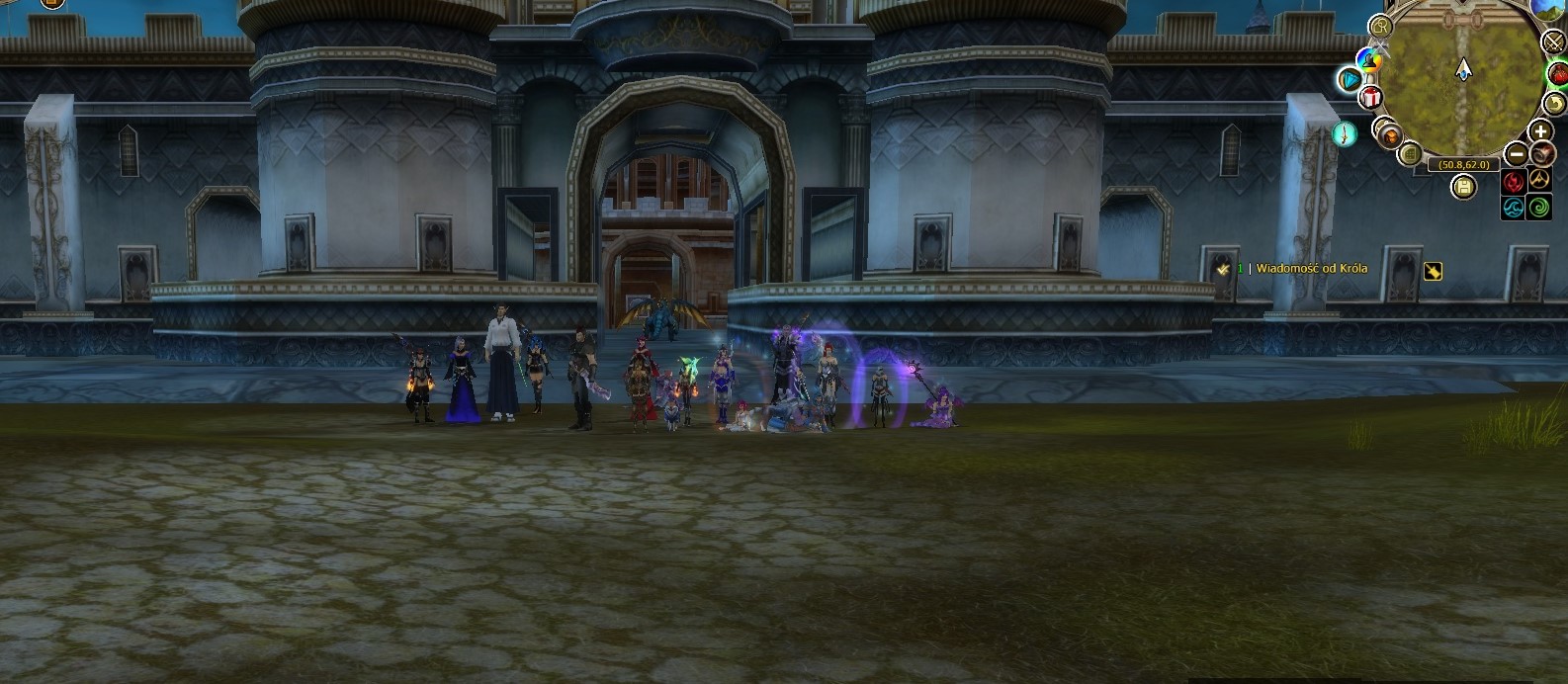1568x684 pixels.
Task: Open the red gift box icon
Action: point(1370,97)
